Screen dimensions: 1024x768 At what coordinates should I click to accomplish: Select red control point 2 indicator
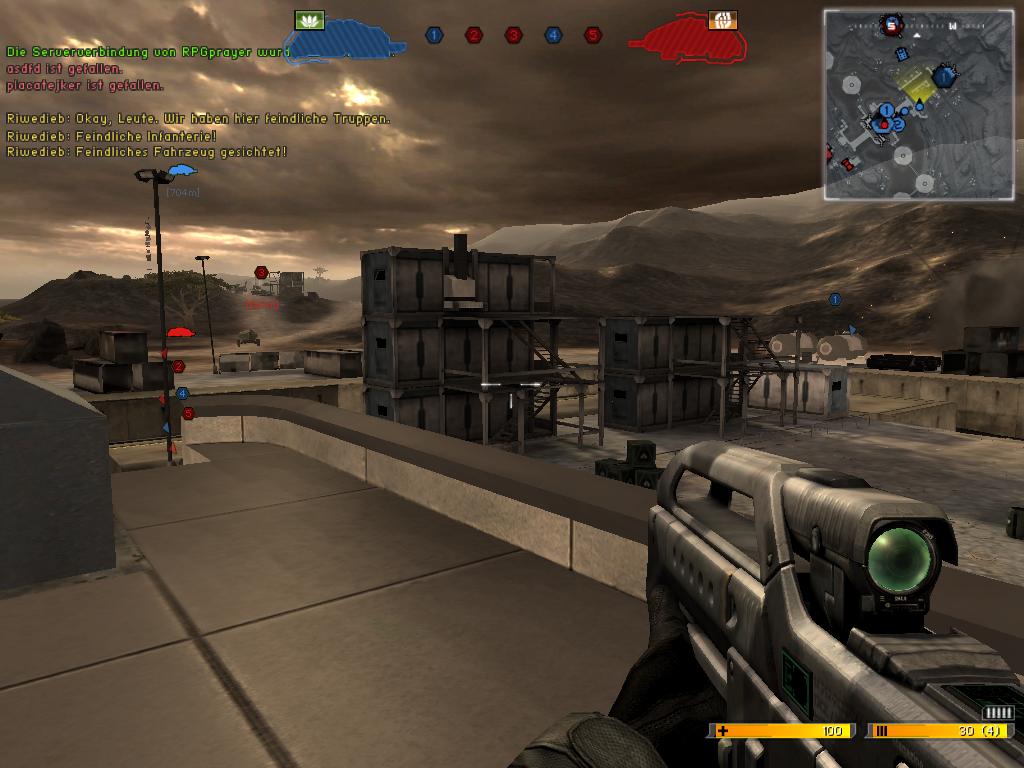click(x=474, y=35)
